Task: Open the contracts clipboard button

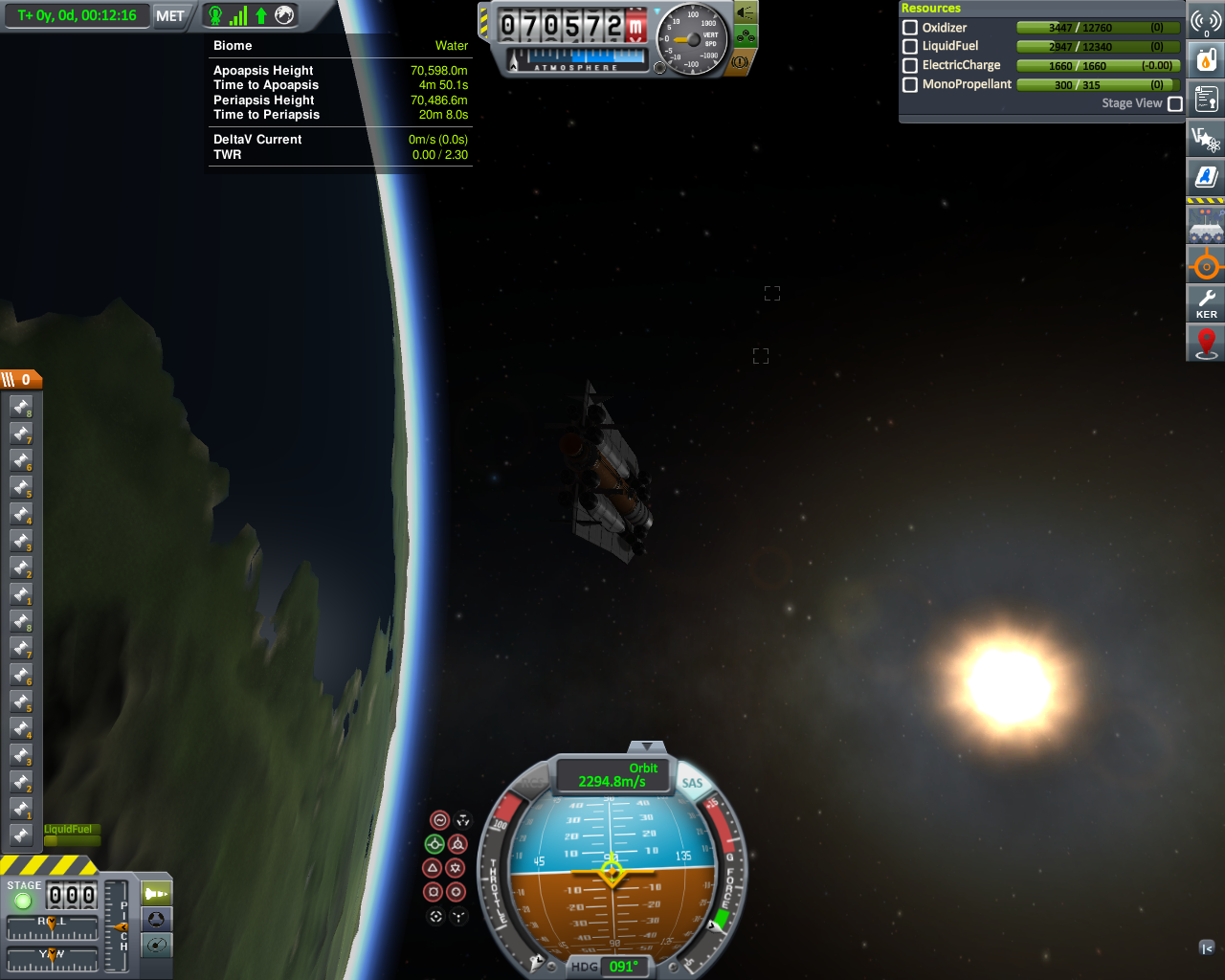Action: click(1206, 99)
